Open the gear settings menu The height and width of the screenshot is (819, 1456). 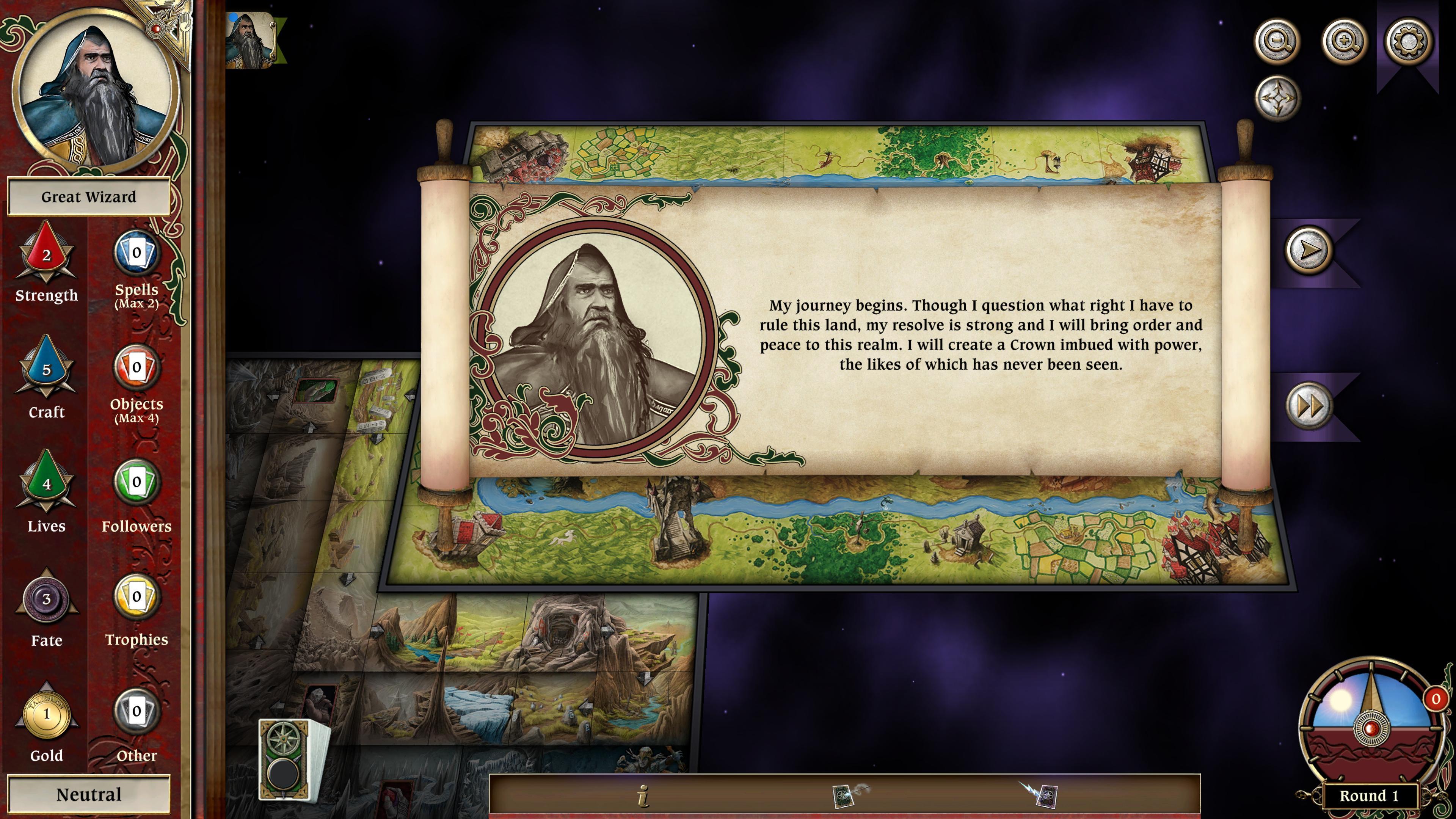point(1409,41)
